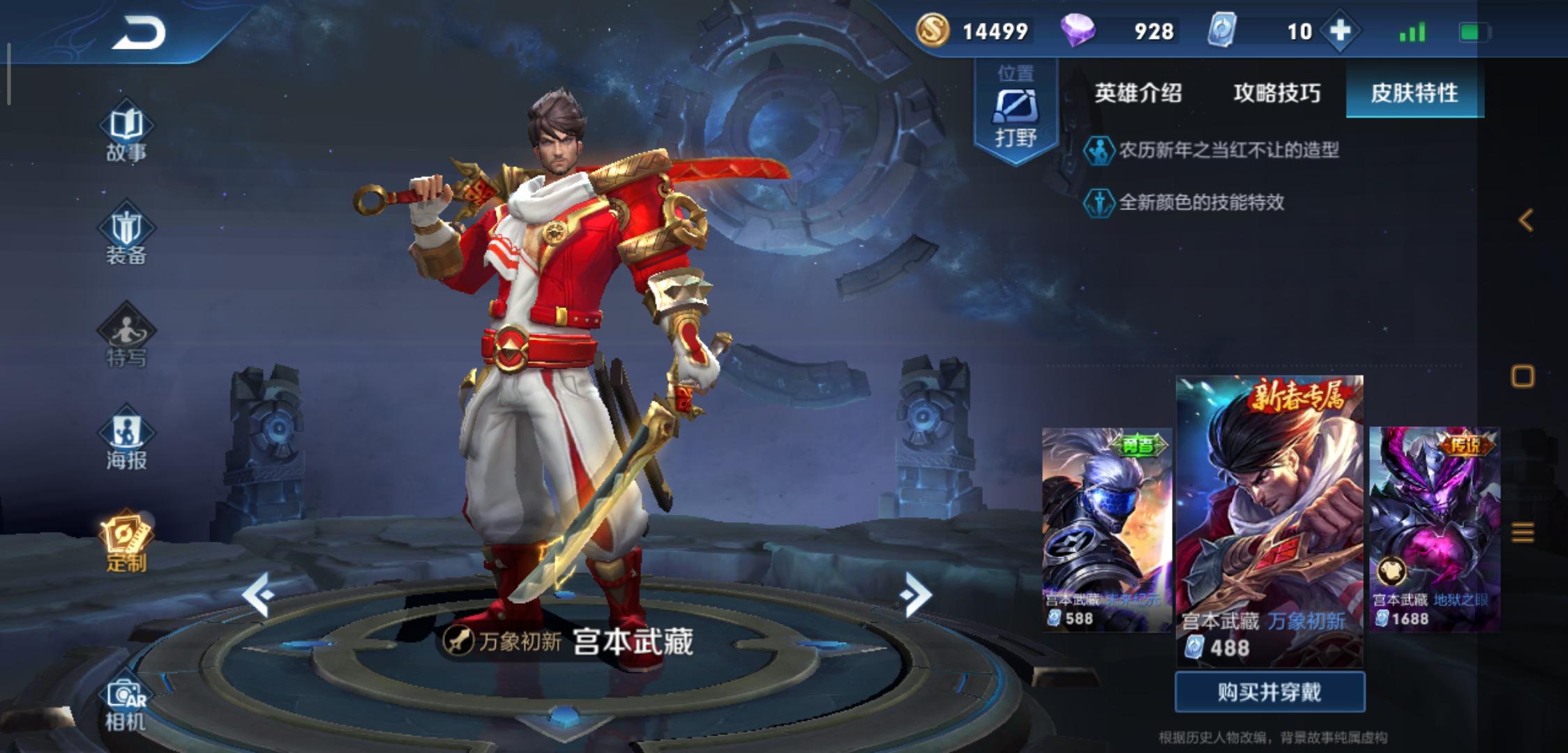Select the 皮肤特性 tab
The width and height of the screenshot is (1568, 753).
click(x=1414, y=93)
